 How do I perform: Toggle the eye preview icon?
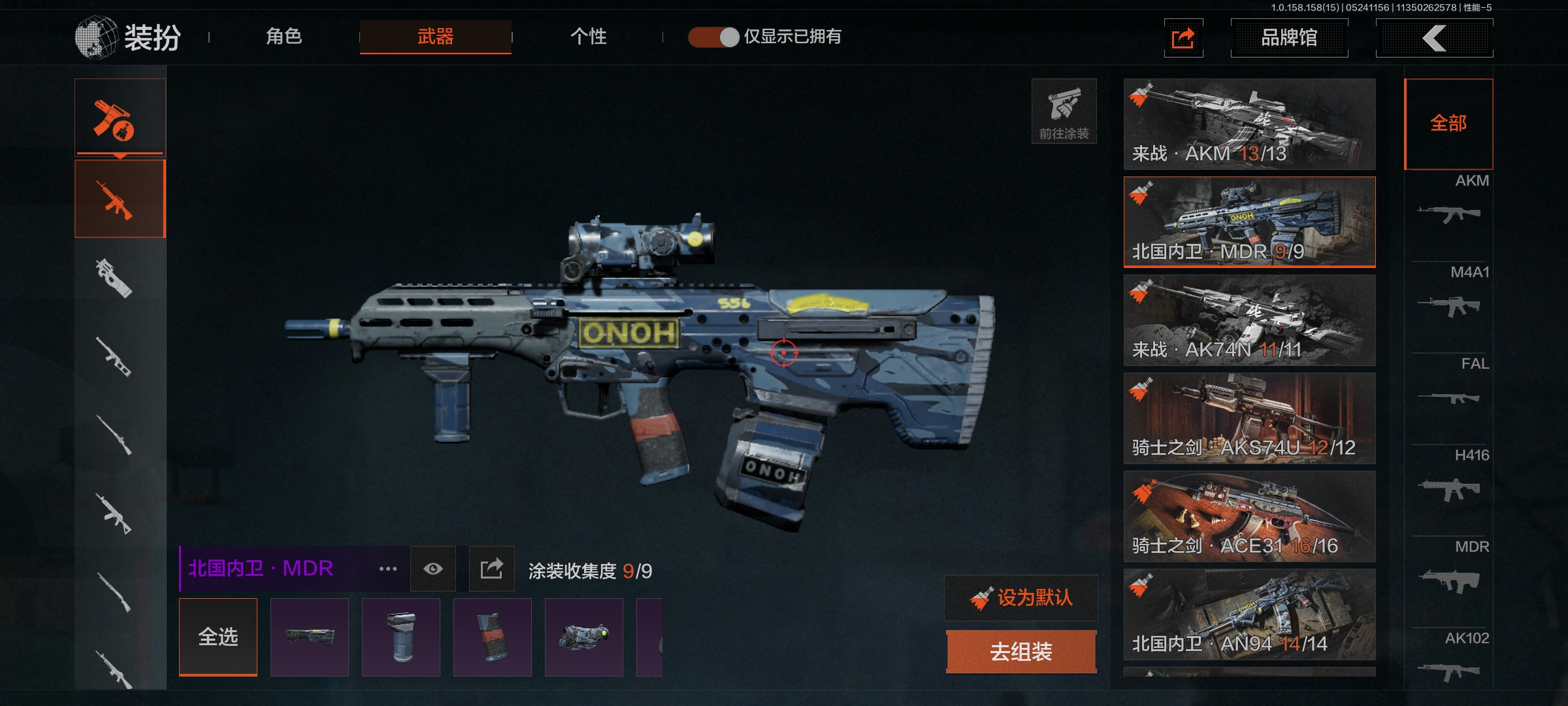[433, 569]
